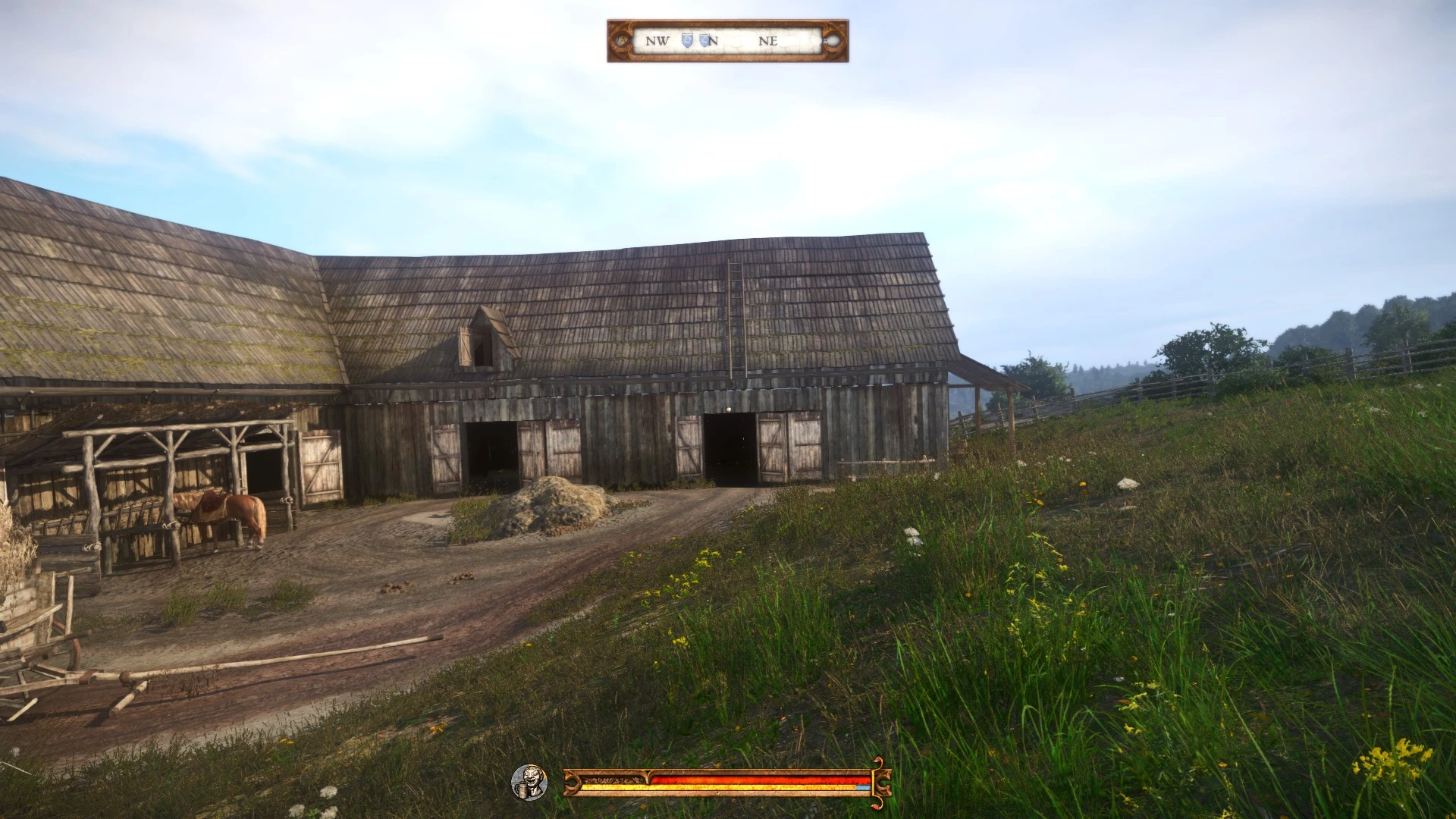
Task: Select the quest marker D shield on compass
Action: 687,40
